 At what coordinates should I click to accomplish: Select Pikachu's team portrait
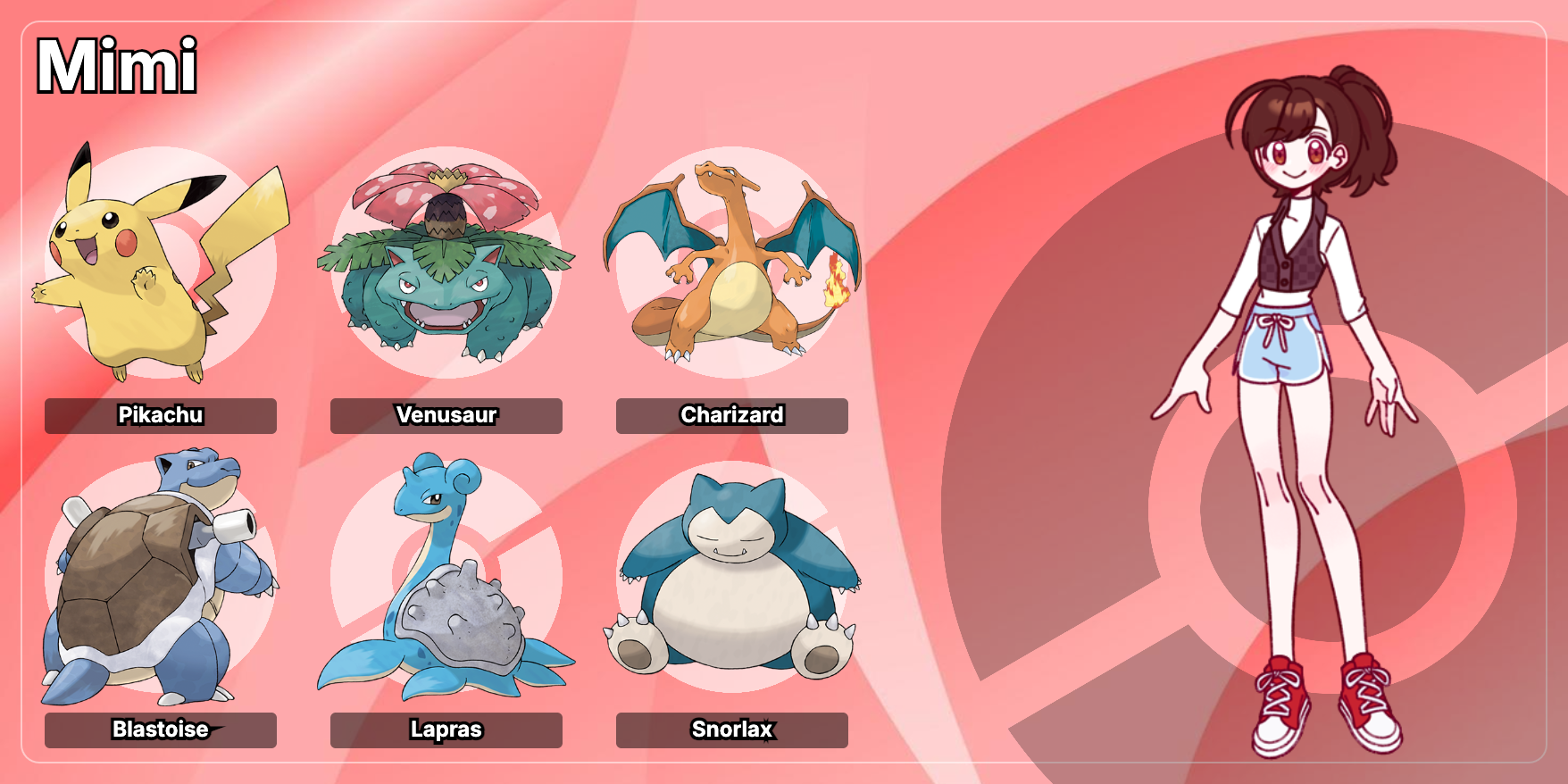(161, 263)
